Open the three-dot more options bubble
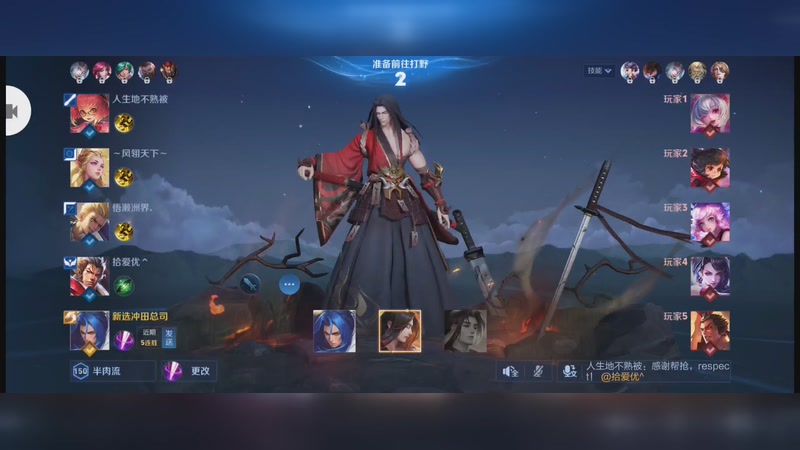The width and height of the screenshot is (800, 450). (290, 284)
